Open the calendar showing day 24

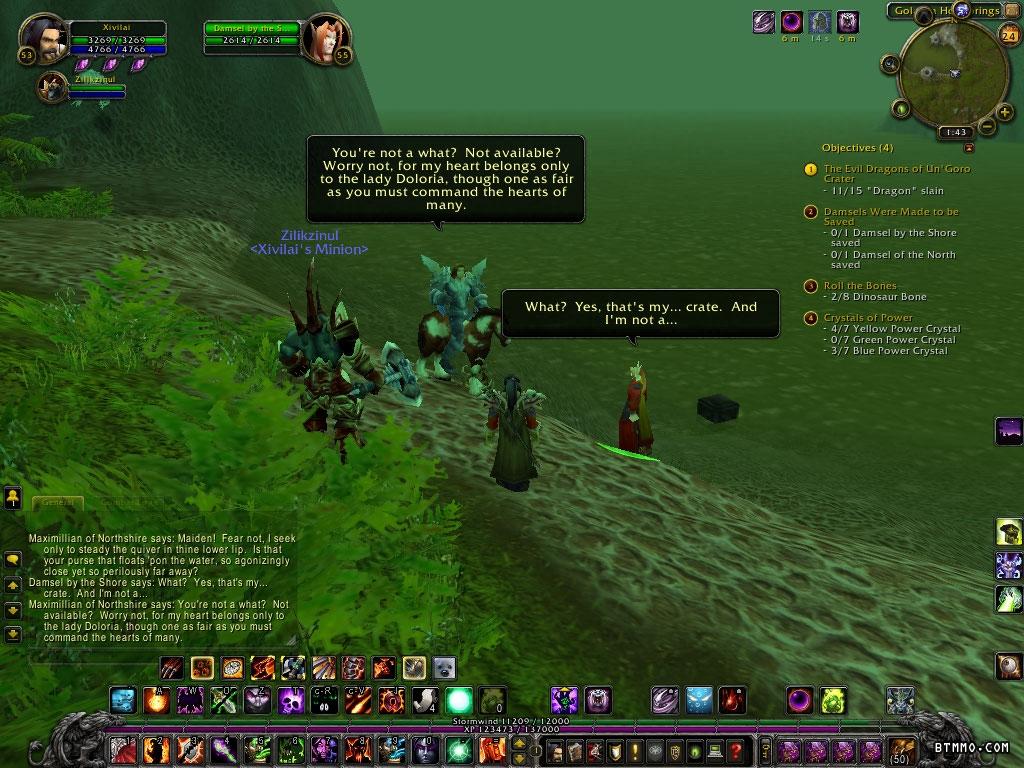(x=1008, y=35)
